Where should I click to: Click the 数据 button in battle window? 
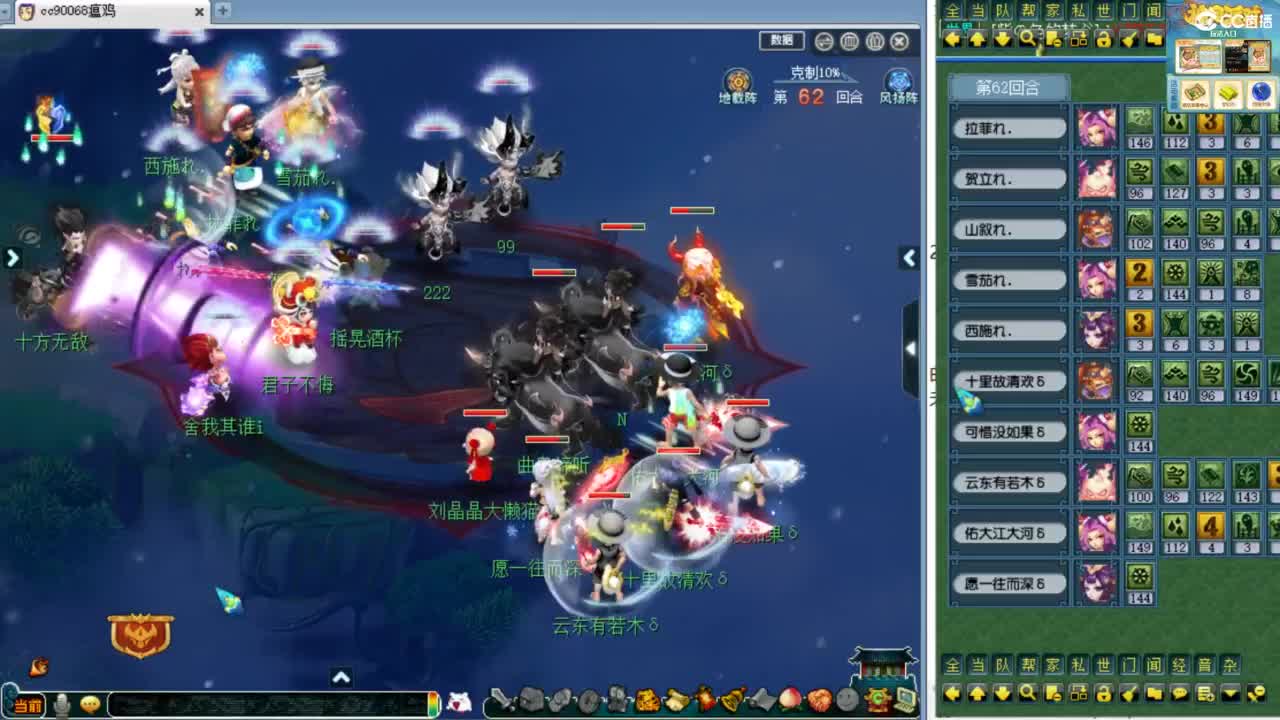click(781, 41)
